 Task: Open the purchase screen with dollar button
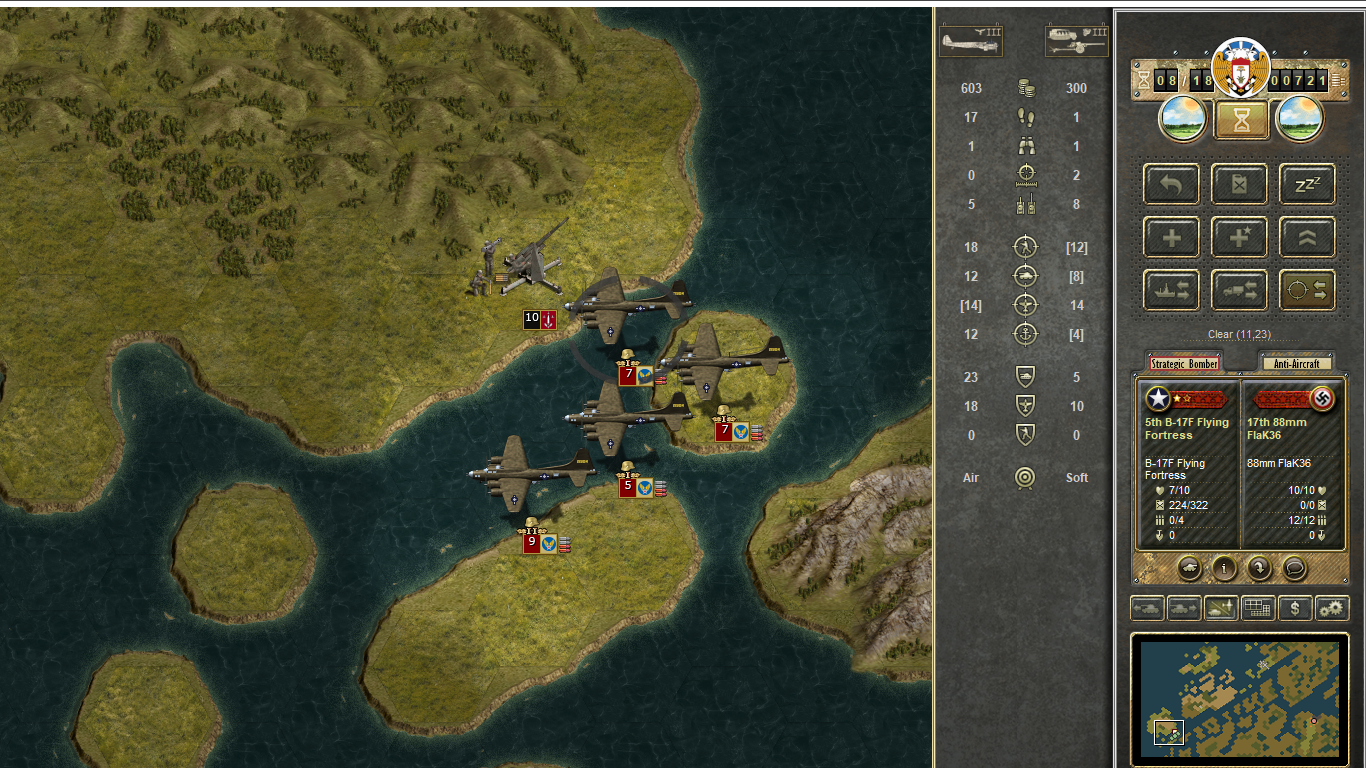1295,608
